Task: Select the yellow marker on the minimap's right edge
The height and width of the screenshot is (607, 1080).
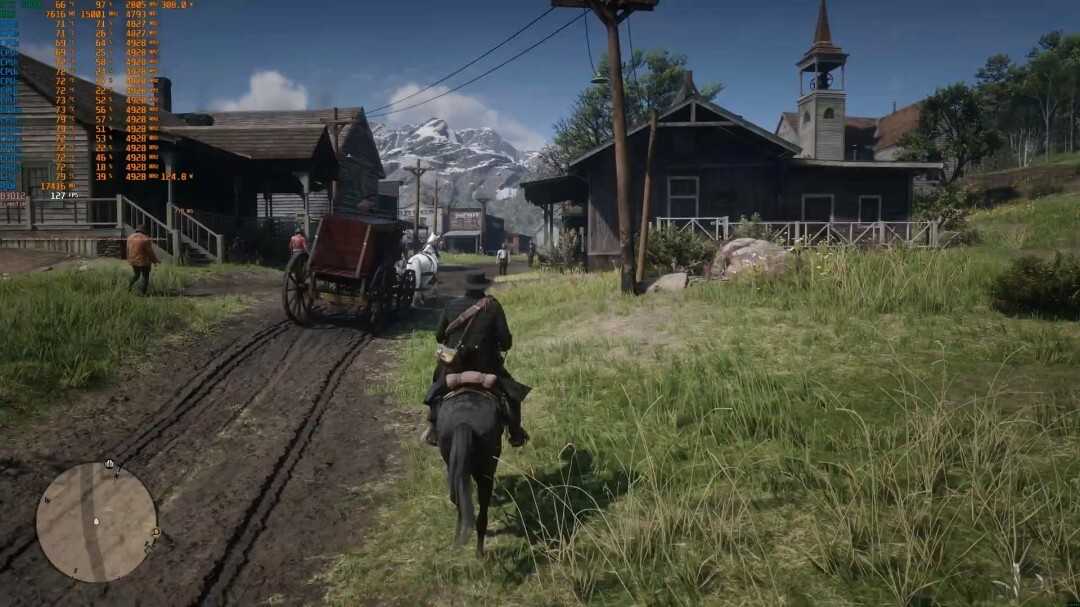Action: [x=155, y=531]
